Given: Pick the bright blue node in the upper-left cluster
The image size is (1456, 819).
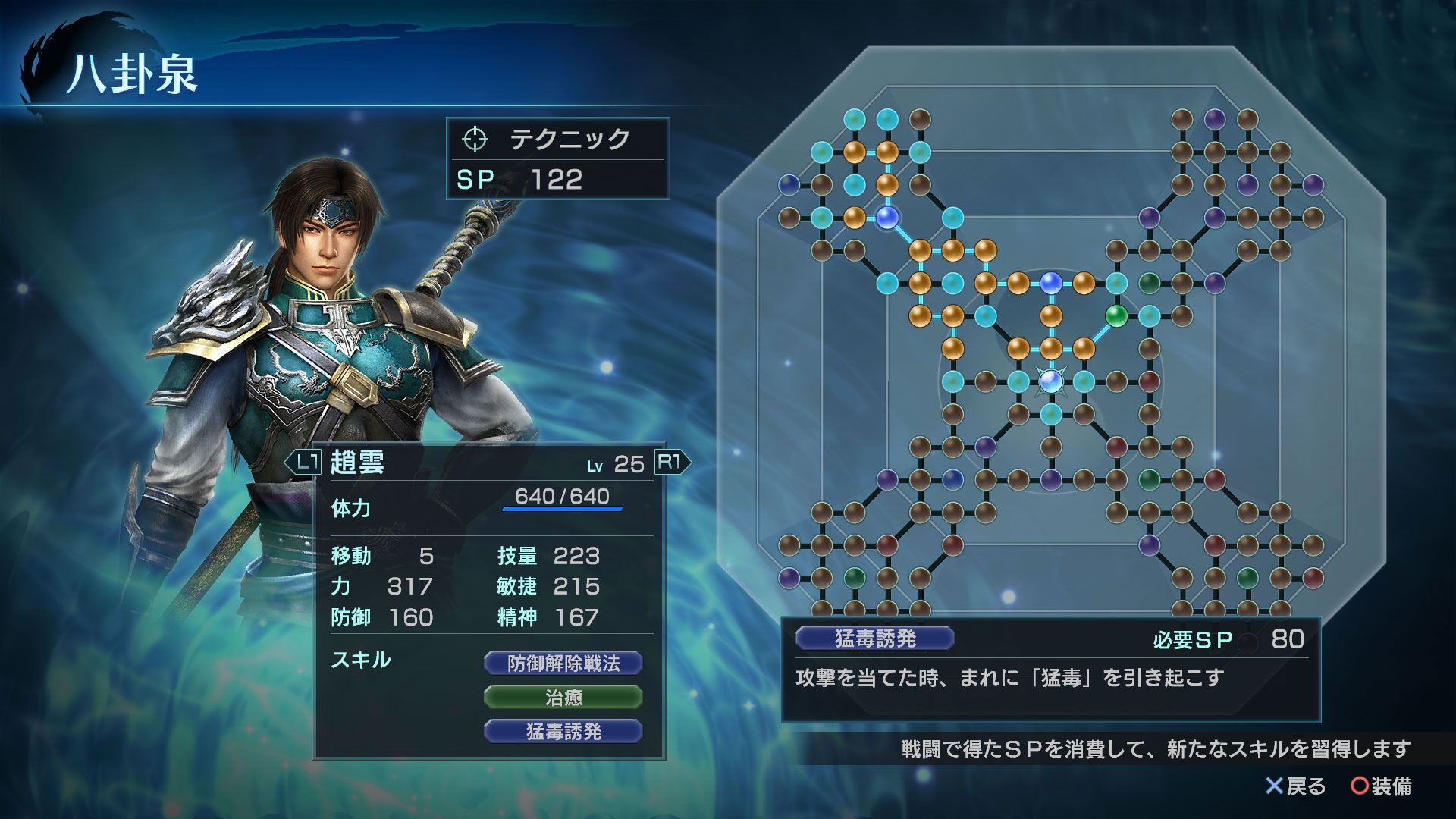Looking at the screenshot, I should click(886, 218).
